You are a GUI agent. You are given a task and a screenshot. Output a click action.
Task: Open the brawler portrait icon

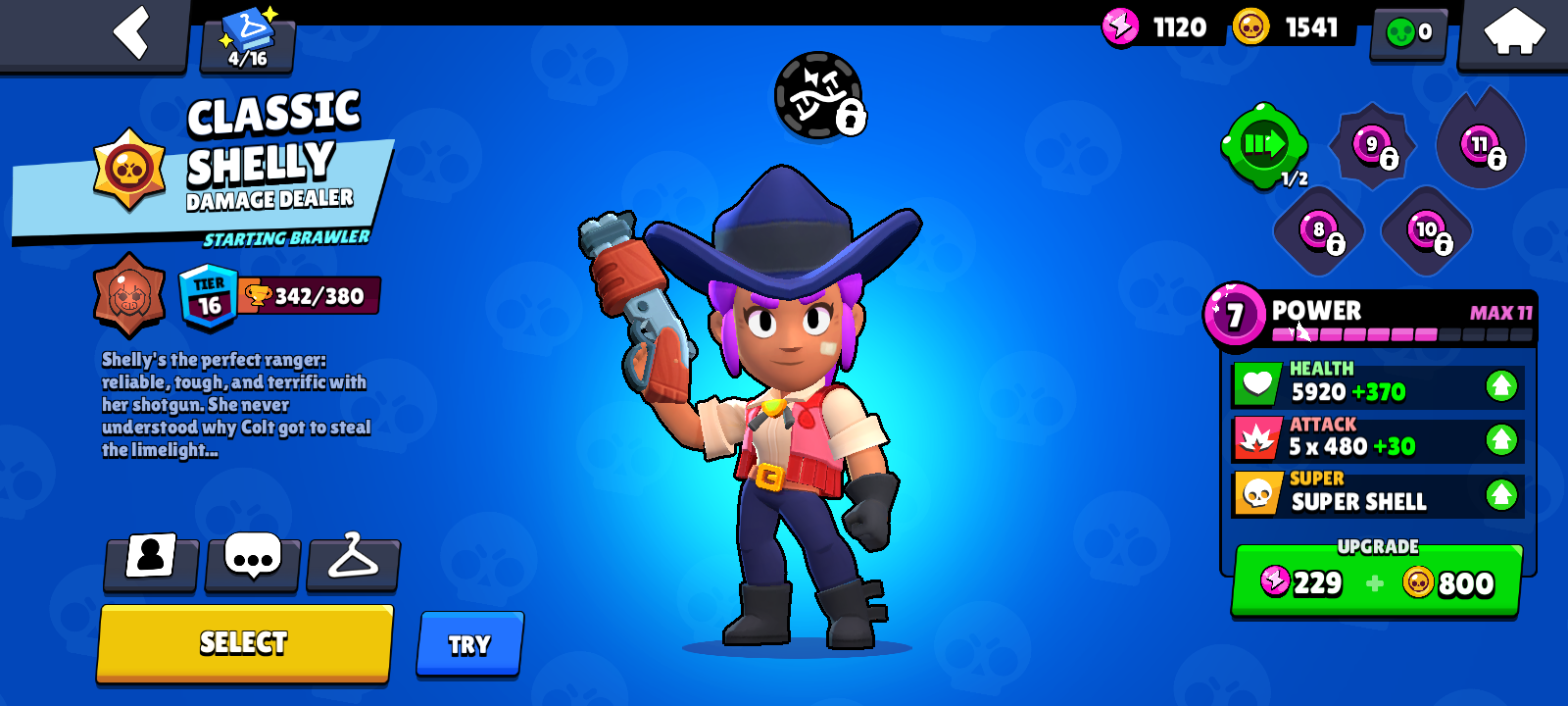(x=150, y=559)
